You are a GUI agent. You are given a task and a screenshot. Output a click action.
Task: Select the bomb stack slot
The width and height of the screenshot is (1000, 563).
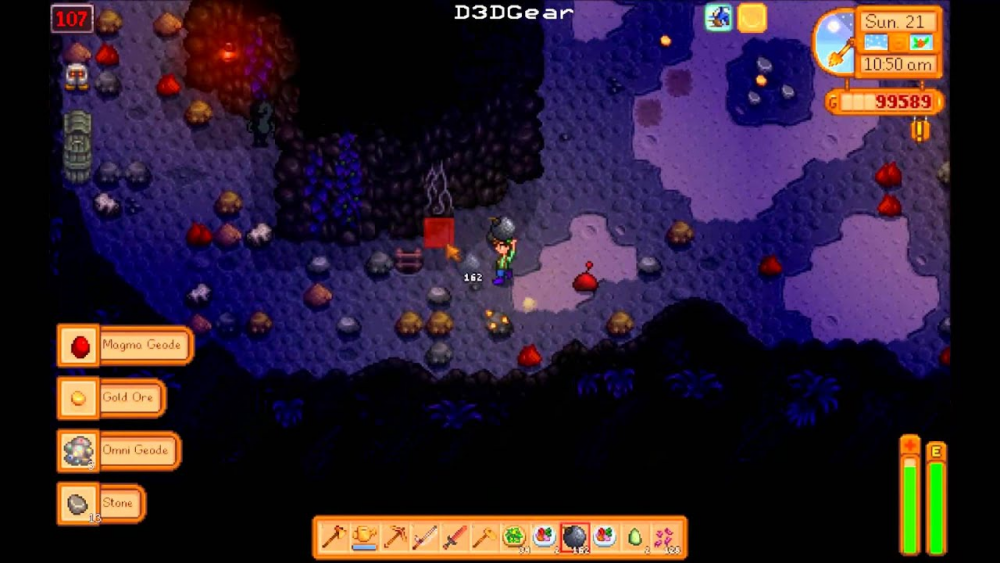[x=575, y=538]
